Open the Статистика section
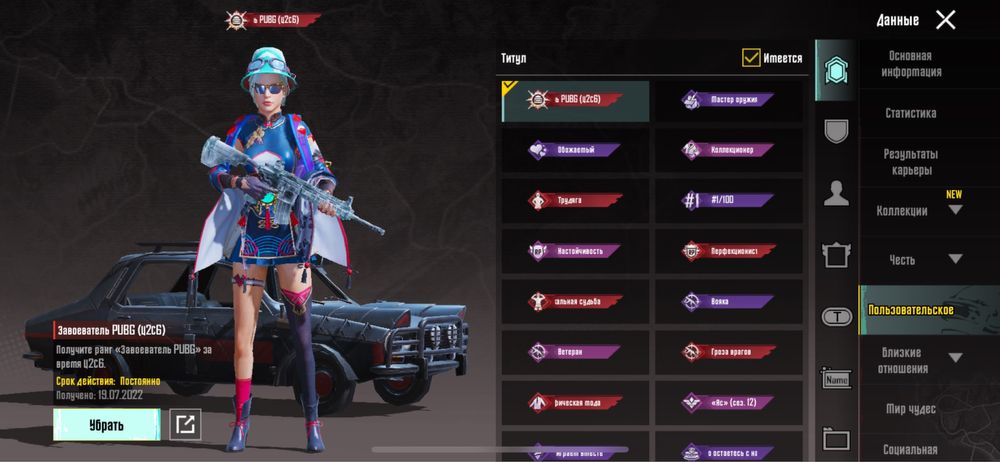Image resolution: width=1000 pixels, height=462 pixels. 910,114
